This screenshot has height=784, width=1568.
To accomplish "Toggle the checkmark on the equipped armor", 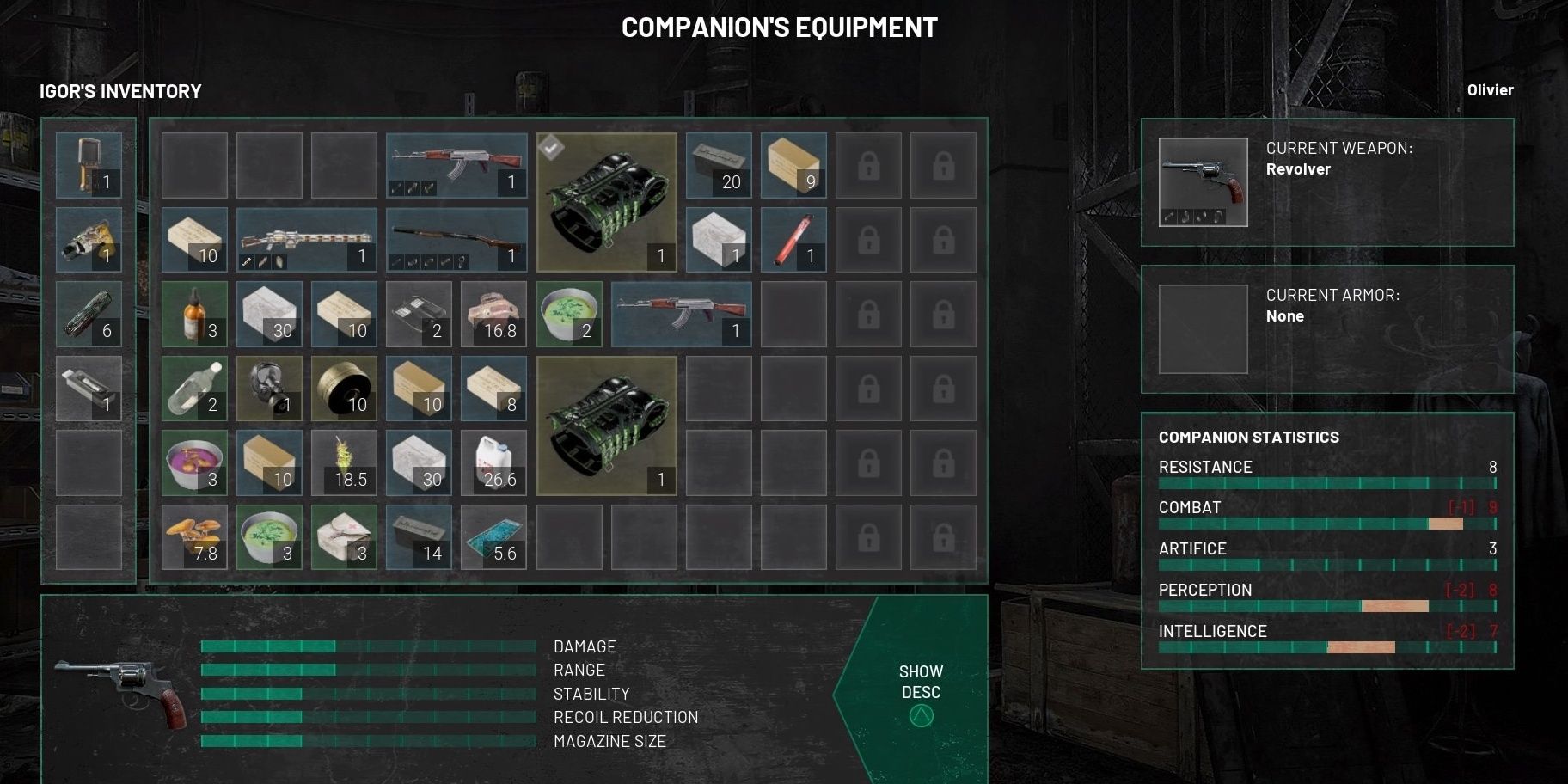I will pyautogui.click(x=550, y=146).
